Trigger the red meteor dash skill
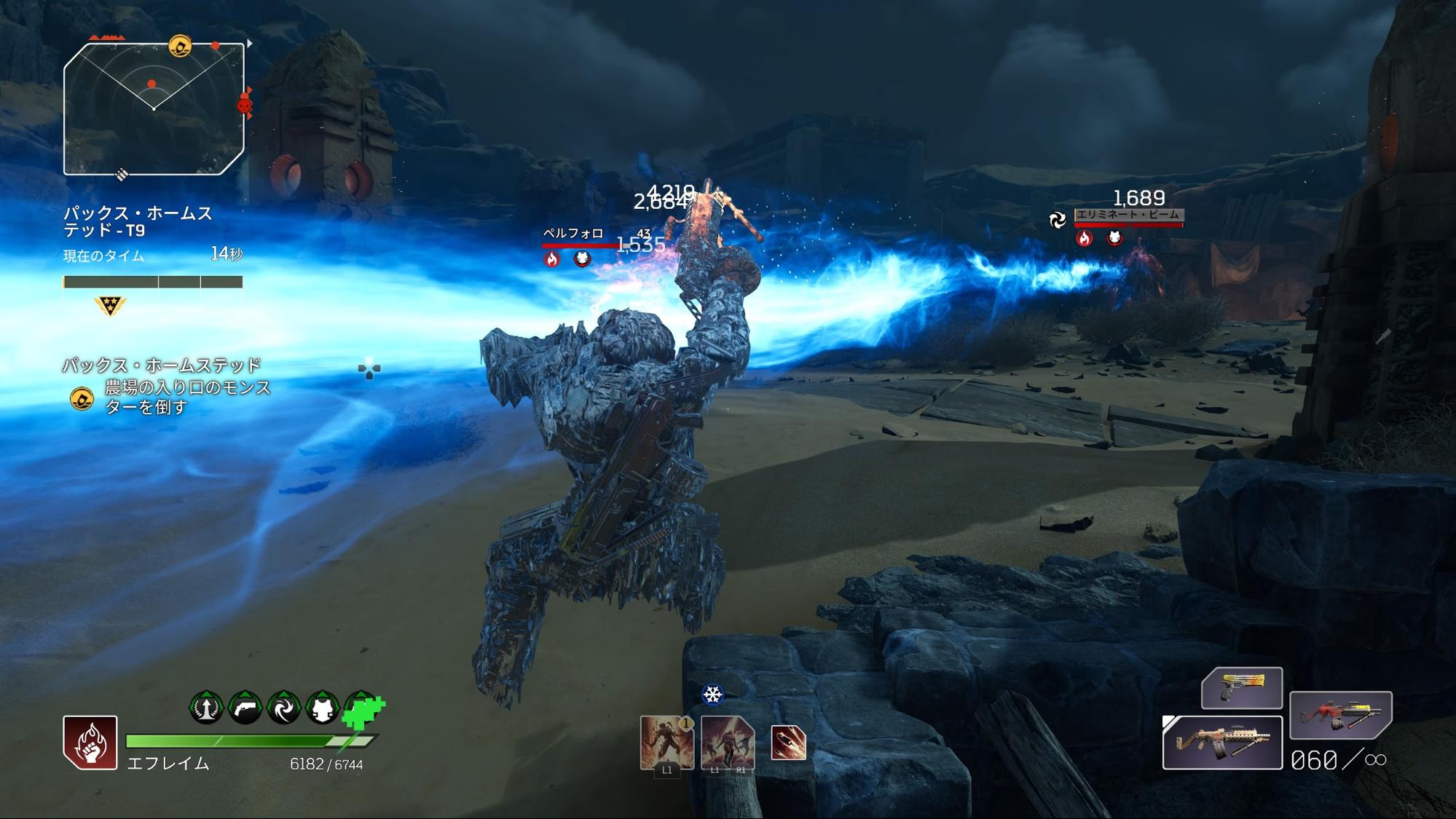Image resolution: width=1456 pixels, height=819 pixels. tap(788, 743)
